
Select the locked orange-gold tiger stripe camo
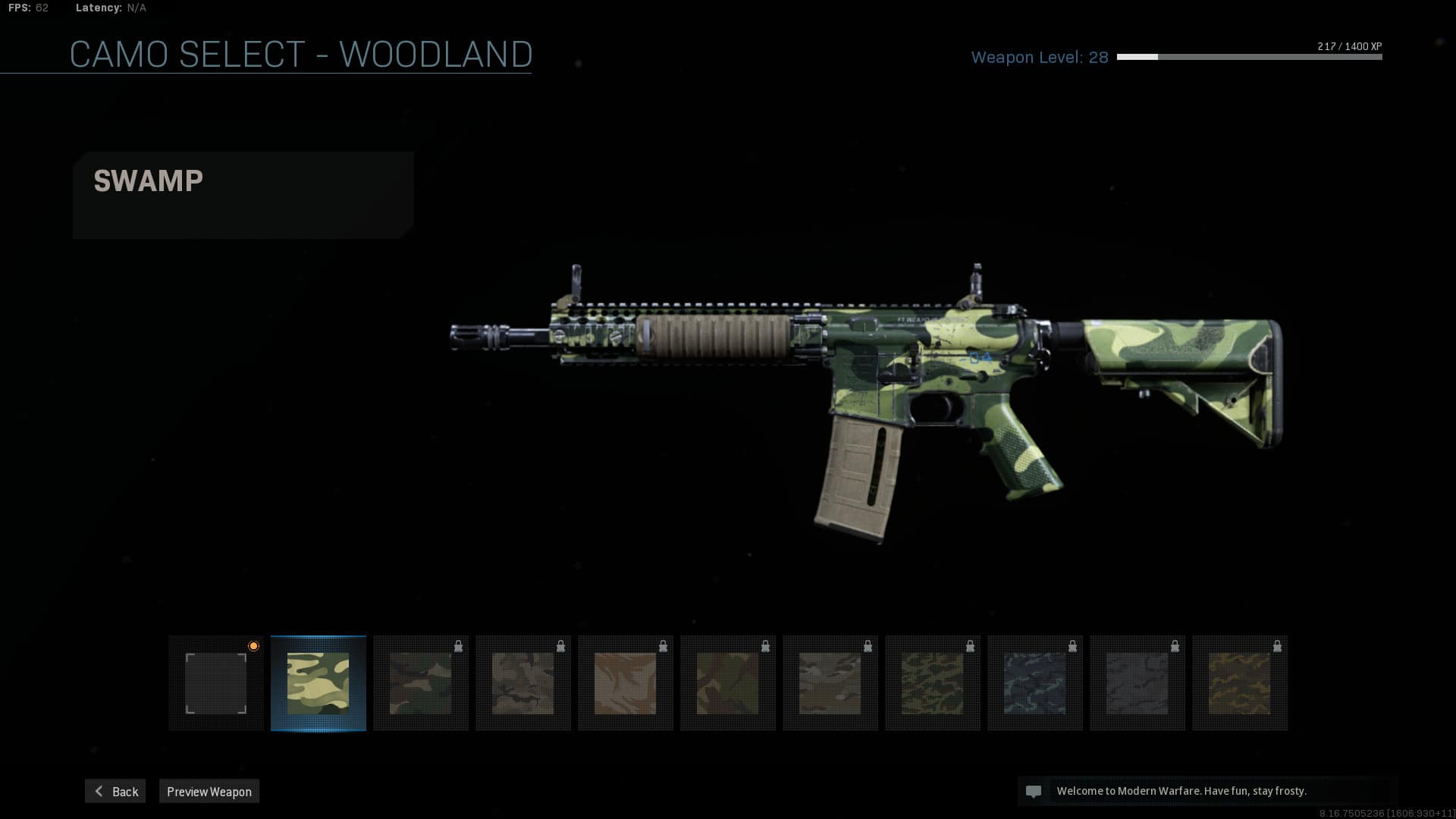(1239, 683)
